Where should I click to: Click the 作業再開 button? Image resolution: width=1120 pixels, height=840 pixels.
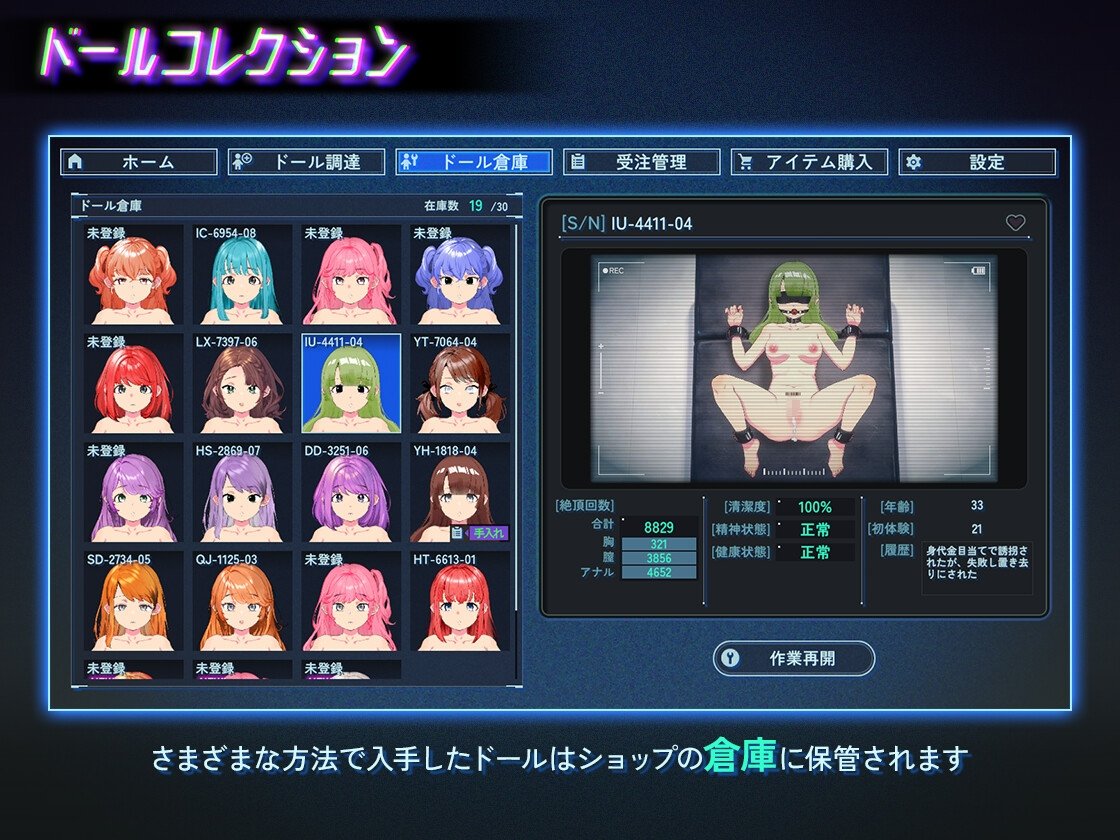pyautogui.click(x=793, y=659)
